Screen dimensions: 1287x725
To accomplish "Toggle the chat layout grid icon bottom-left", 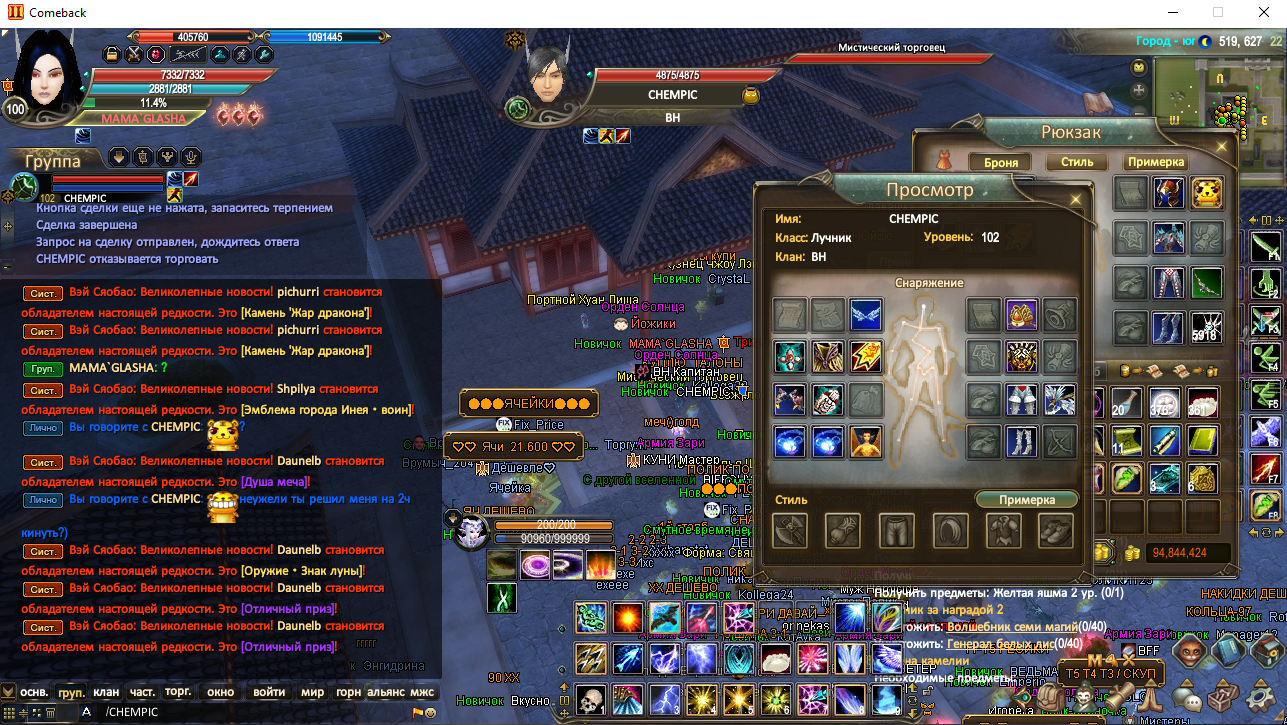I will tap(7, 713).
